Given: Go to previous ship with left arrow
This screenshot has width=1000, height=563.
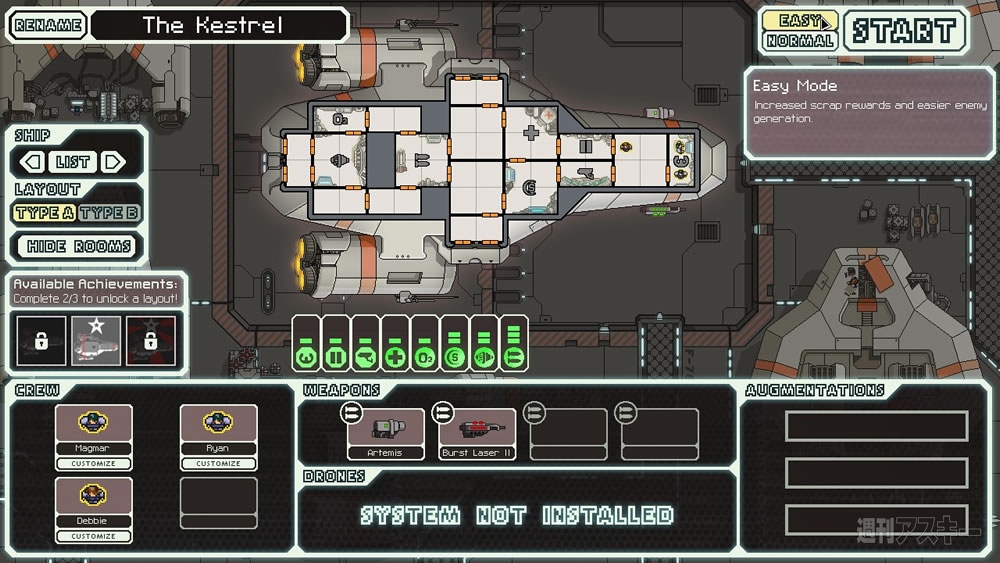Looking at the screenshot, I should pos(32,161).
